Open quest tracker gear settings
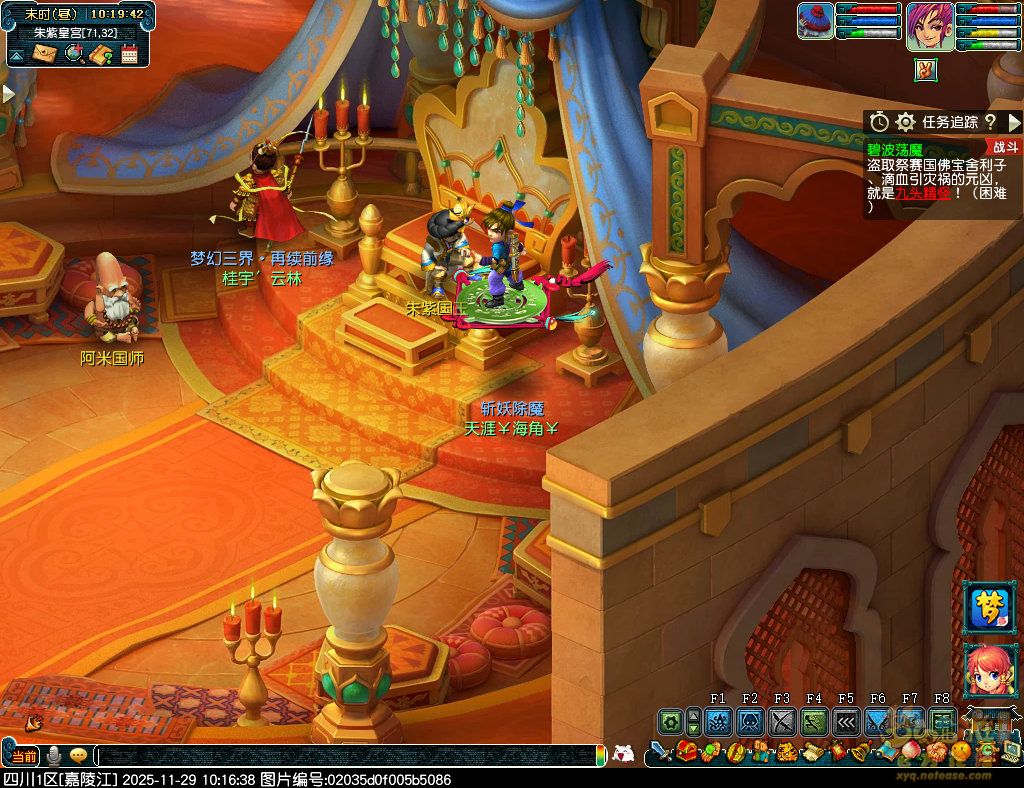1024x788 pixels. point(906,122)
